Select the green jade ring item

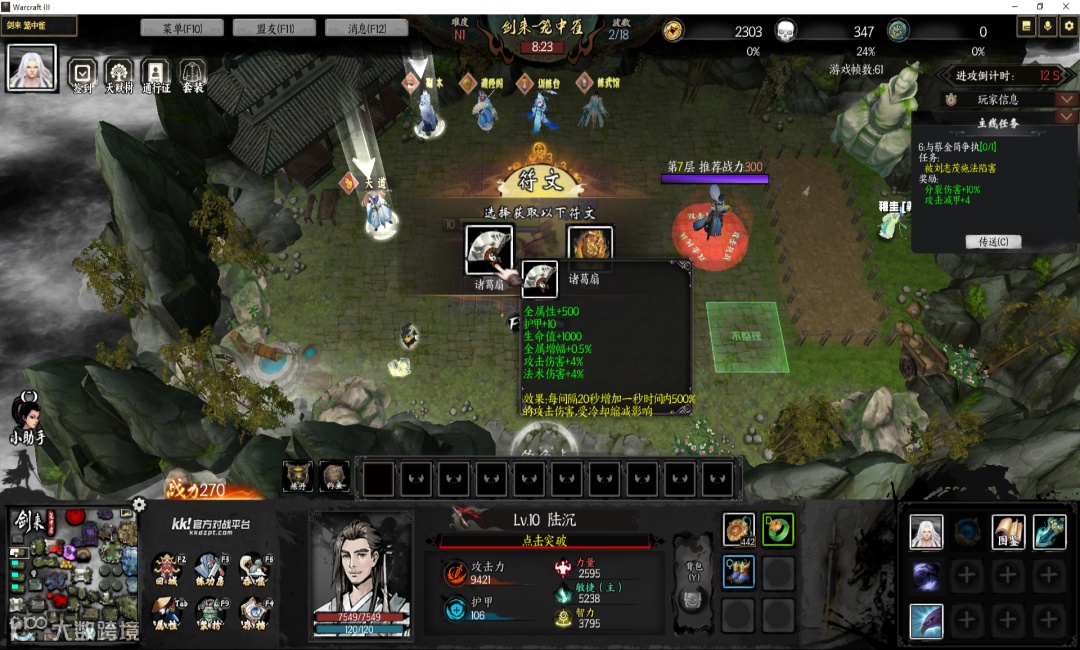click(x=778, y=529)
